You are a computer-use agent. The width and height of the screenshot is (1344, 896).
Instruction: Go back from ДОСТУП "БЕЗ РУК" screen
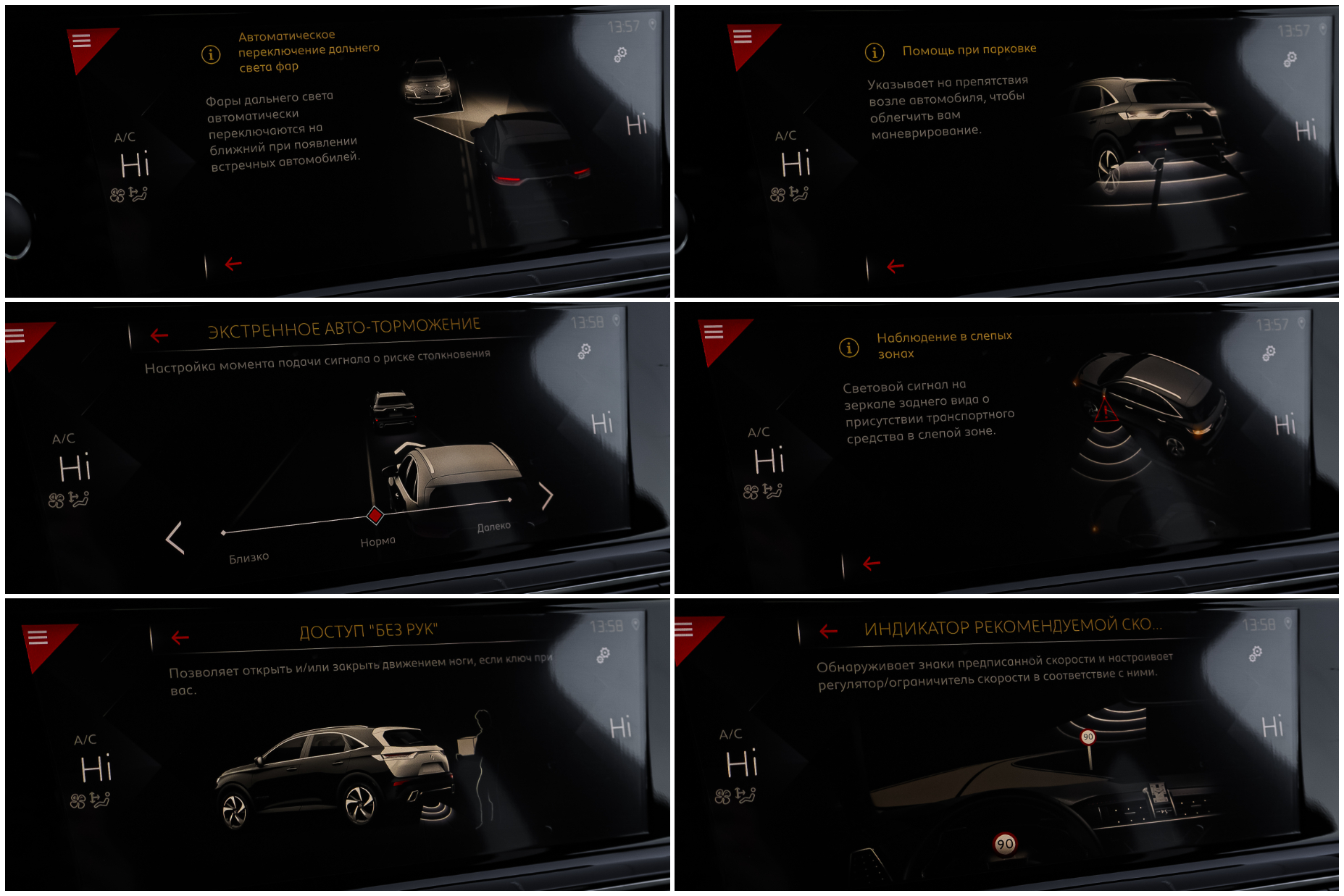point(180,637)
